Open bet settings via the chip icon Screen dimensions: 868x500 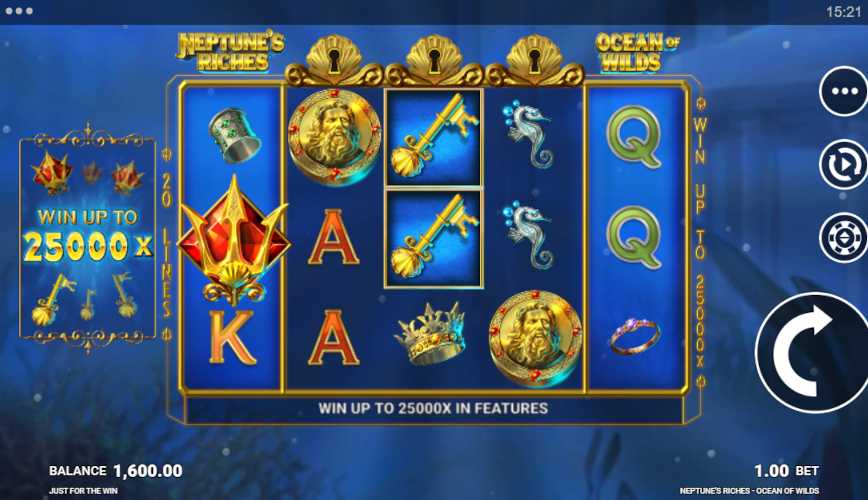pyautogui.click(x=842, y=238)
